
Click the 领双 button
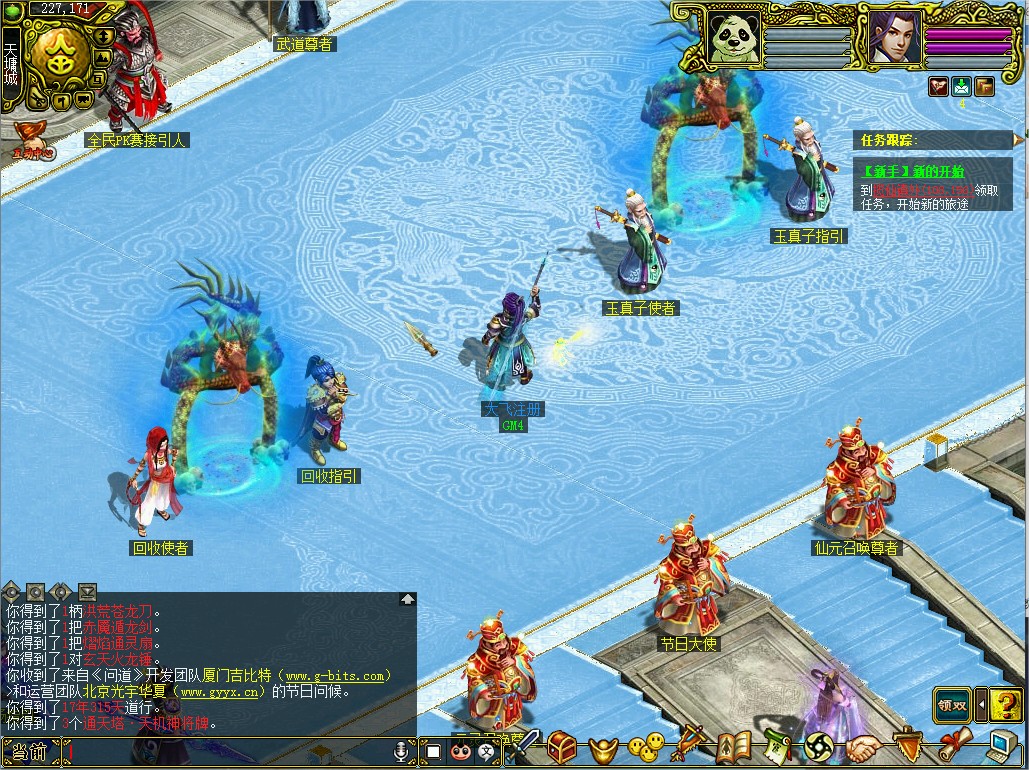click(951, 704)
